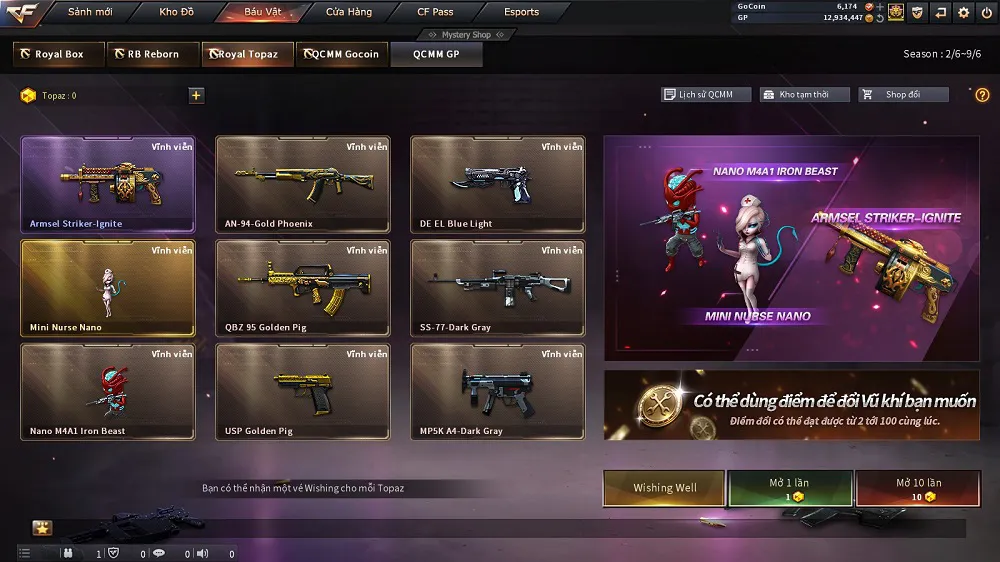Show help with the question mark icon
This screenshot has height=562, width=1000.
982,95
